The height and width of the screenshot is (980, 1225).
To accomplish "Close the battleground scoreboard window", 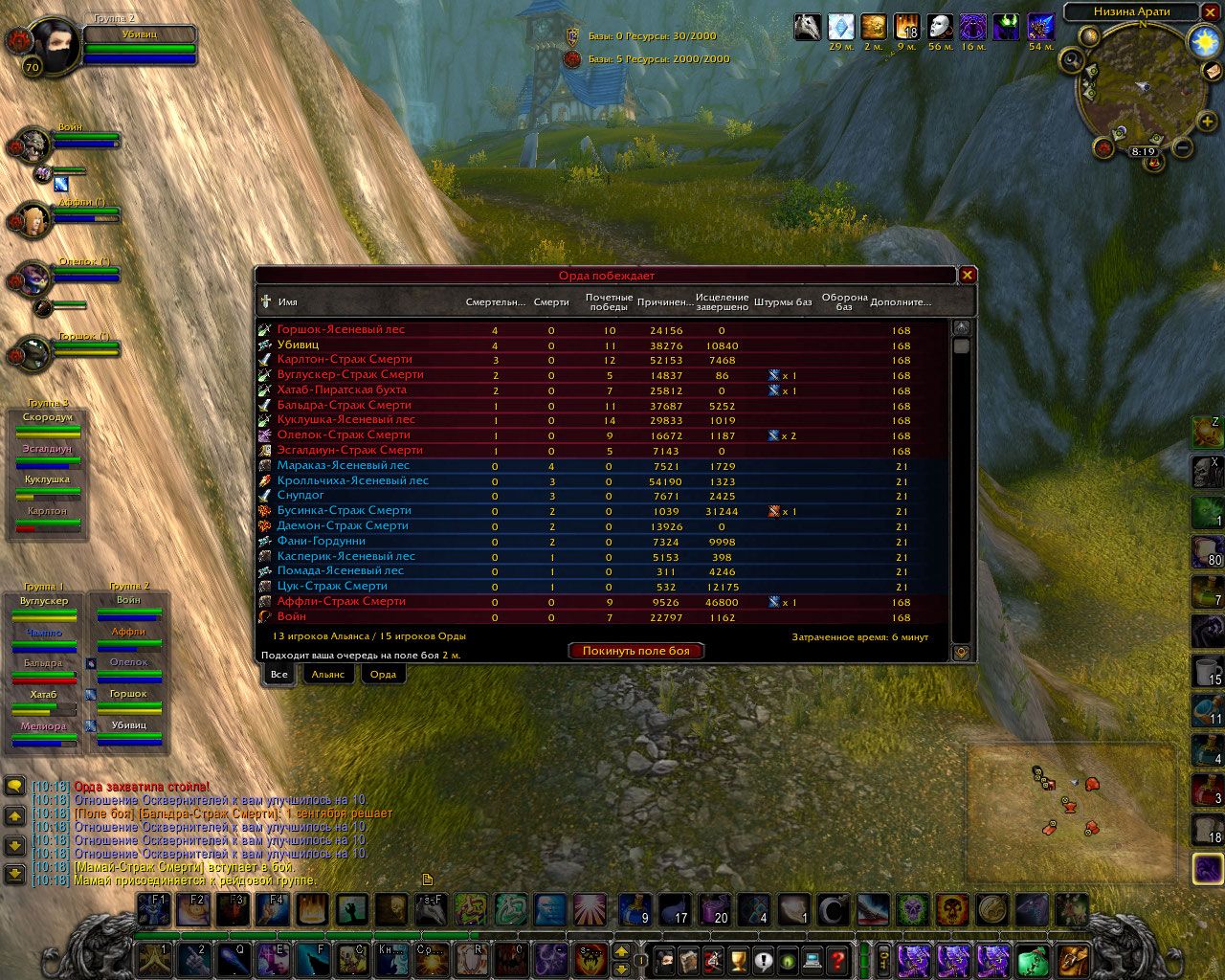I will pos(968,276).
